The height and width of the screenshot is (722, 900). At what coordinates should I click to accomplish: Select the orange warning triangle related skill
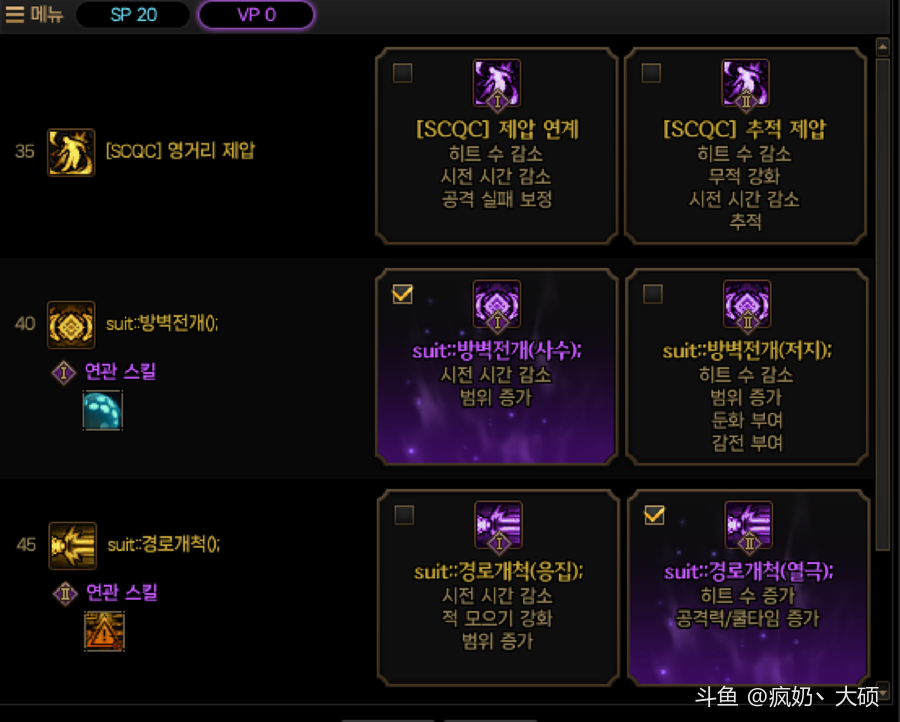(103, 631)
